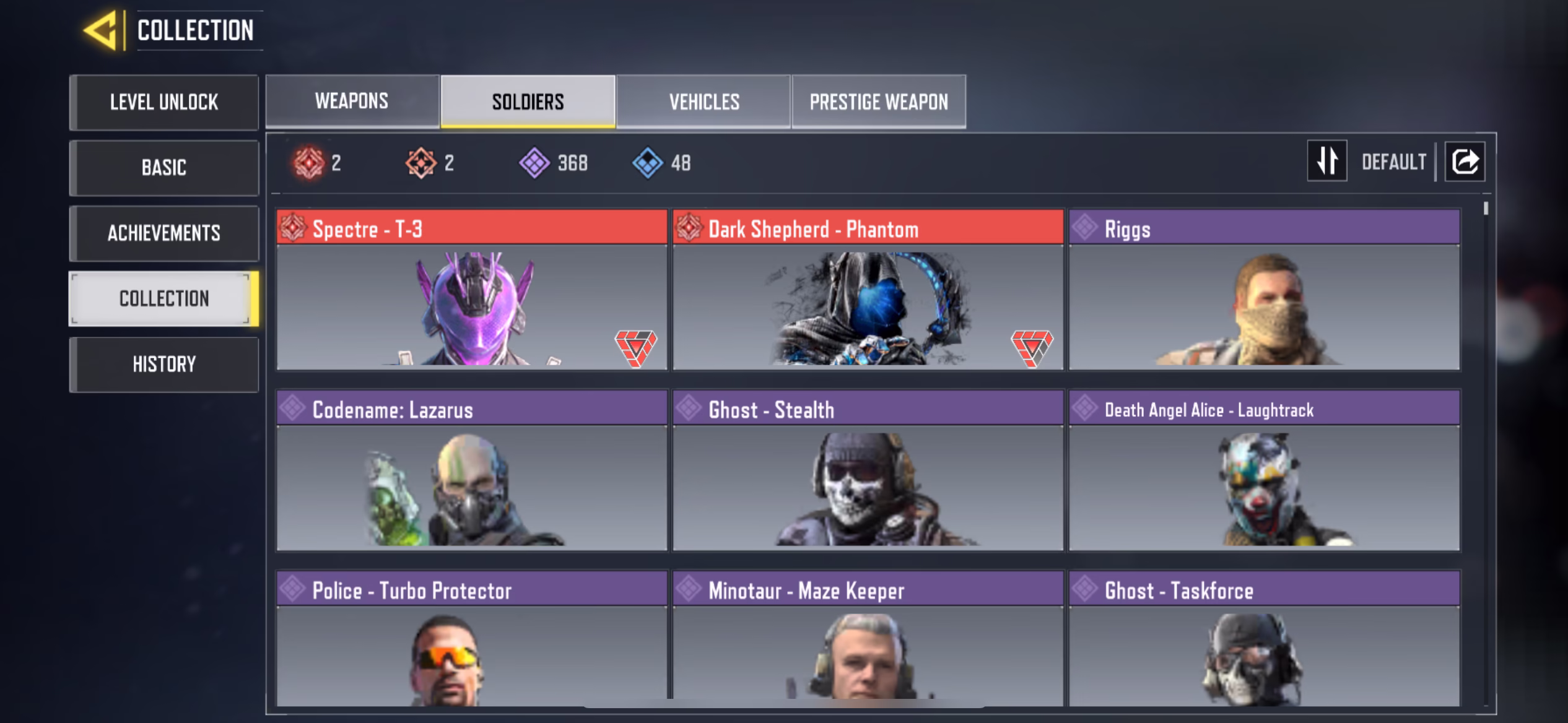Screen dimensions: 1568x723
Task: Pick the Ghost - Stealth soldier card
Action: point(868,470)
